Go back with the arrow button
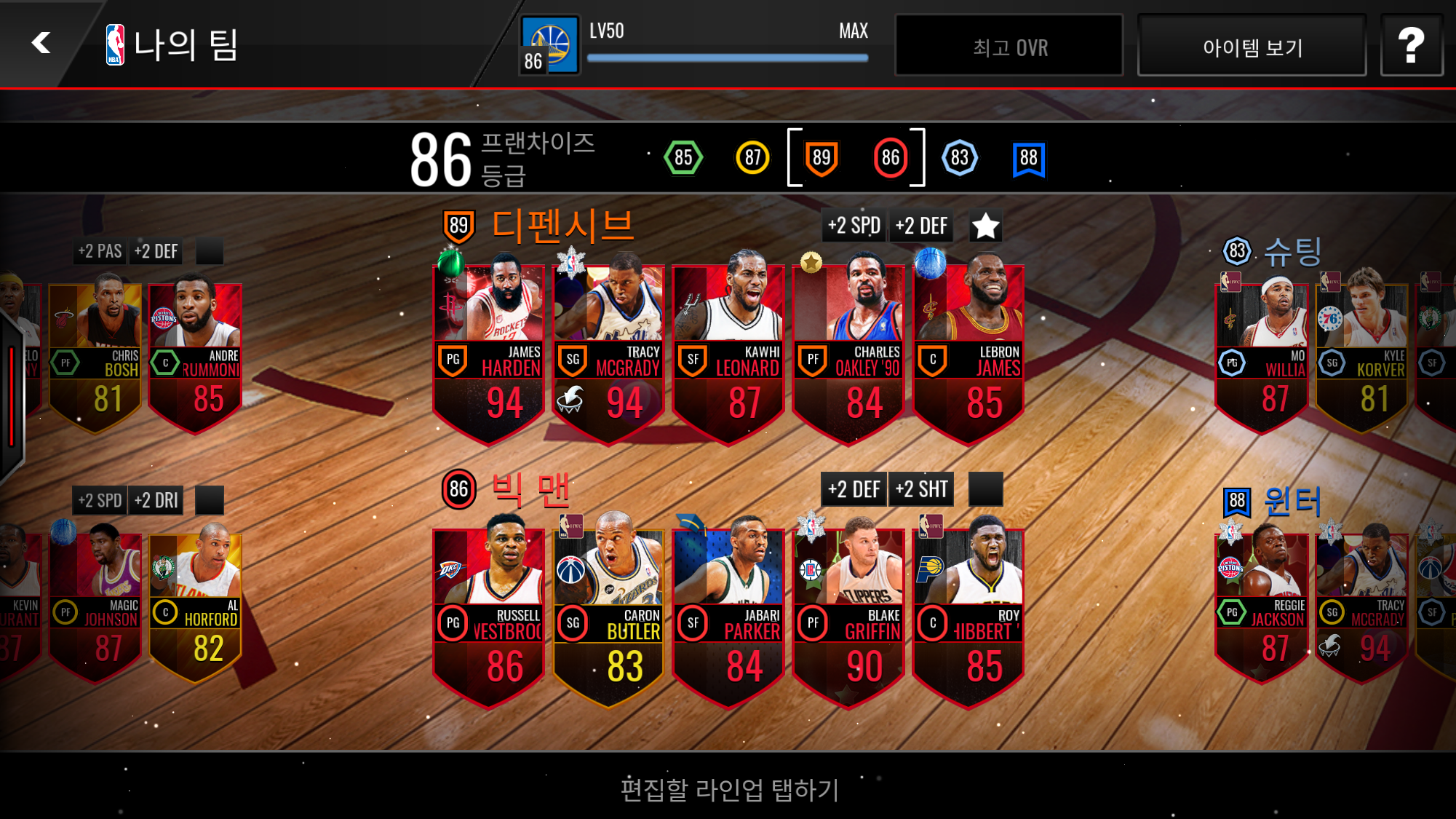This screenshot has height=819, width=1456. click(41, 43)
